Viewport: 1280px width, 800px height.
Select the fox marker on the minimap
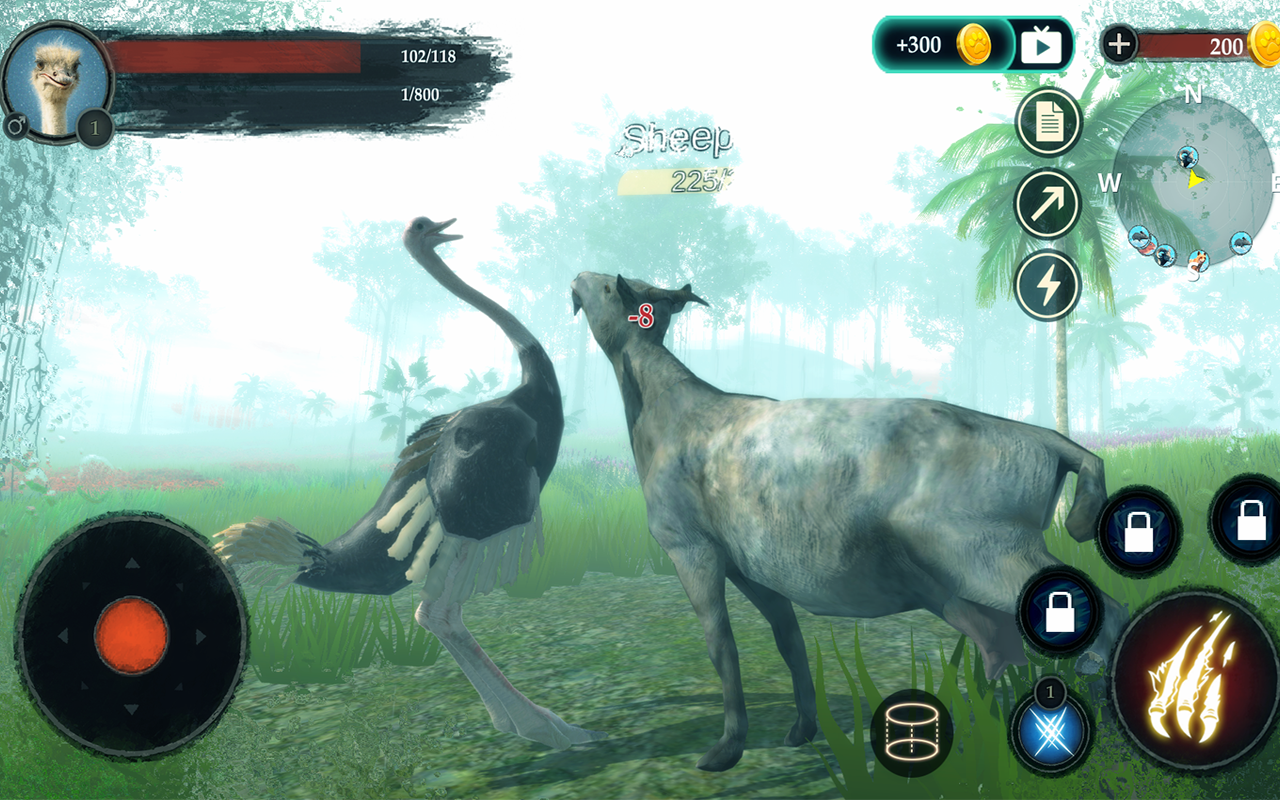pyautogui.click(x=1199, y=259)
